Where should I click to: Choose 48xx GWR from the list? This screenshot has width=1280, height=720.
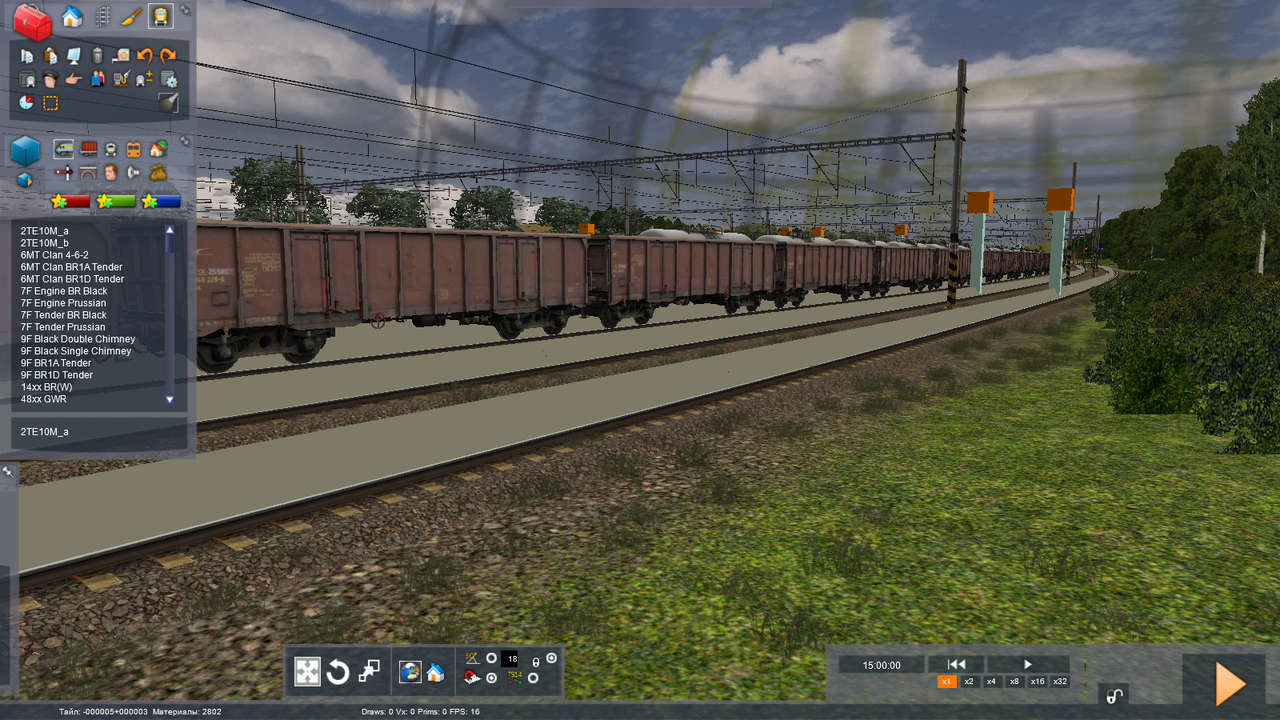point(43,399)
